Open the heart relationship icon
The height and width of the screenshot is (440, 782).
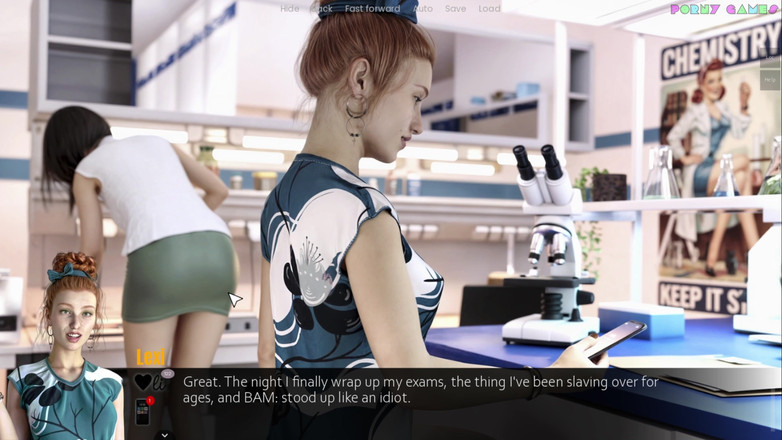pyautogui.click(x=143, y=383)
